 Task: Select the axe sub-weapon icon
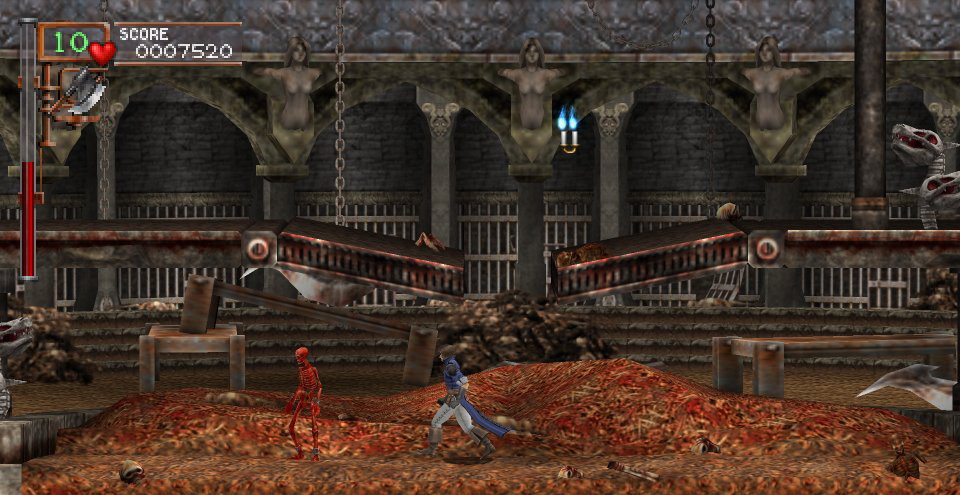point(84,93)
